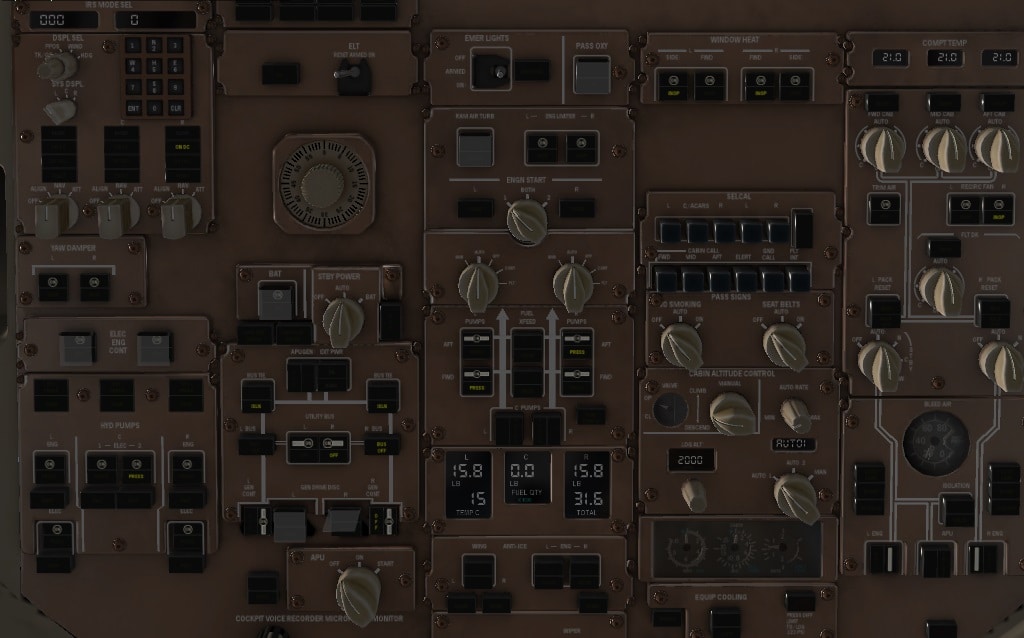Flip the ELT toggle switch
This screenshot has height=638, width=1024.
click(350, 76)
